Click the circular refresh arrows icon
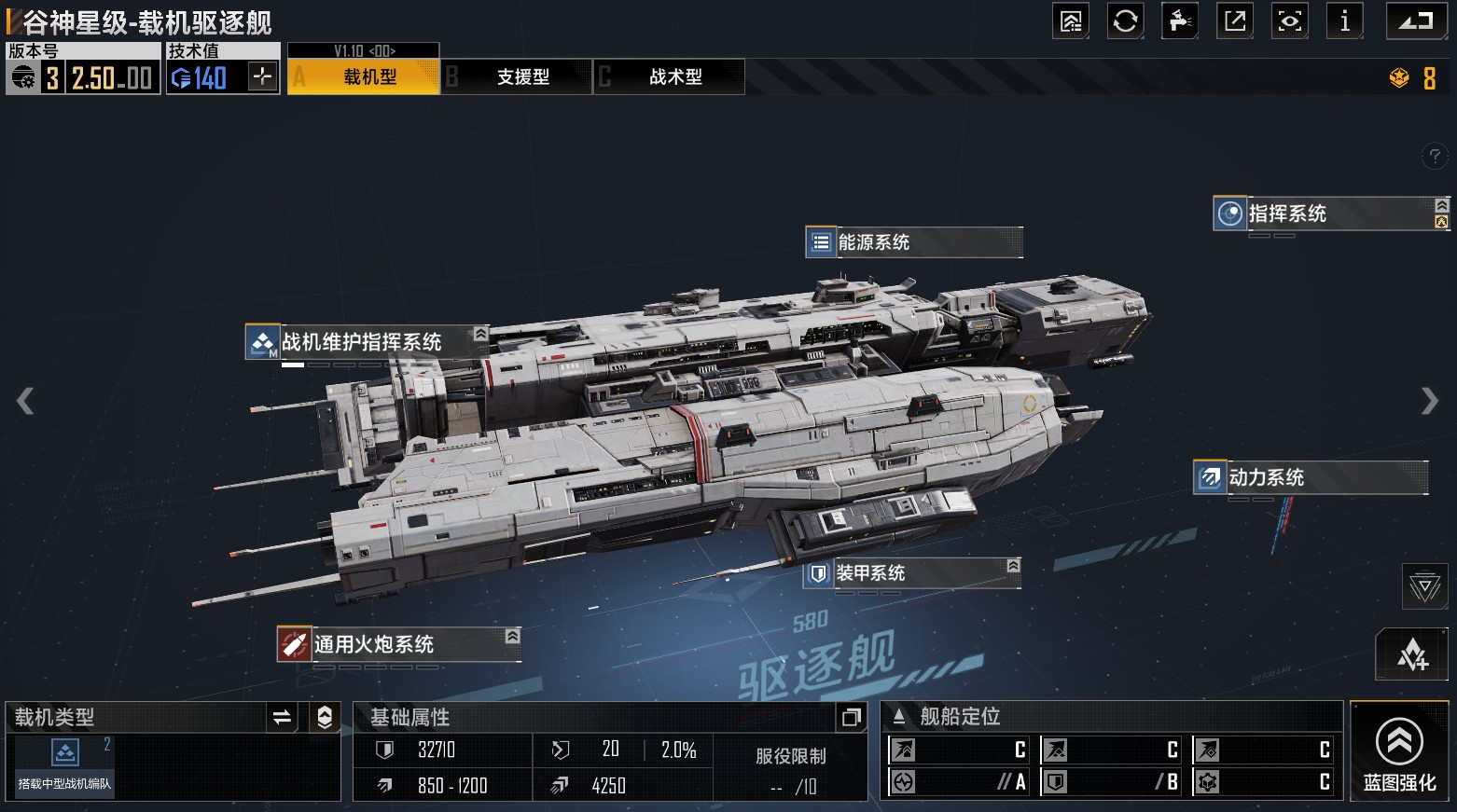 tap(1125, 21)
